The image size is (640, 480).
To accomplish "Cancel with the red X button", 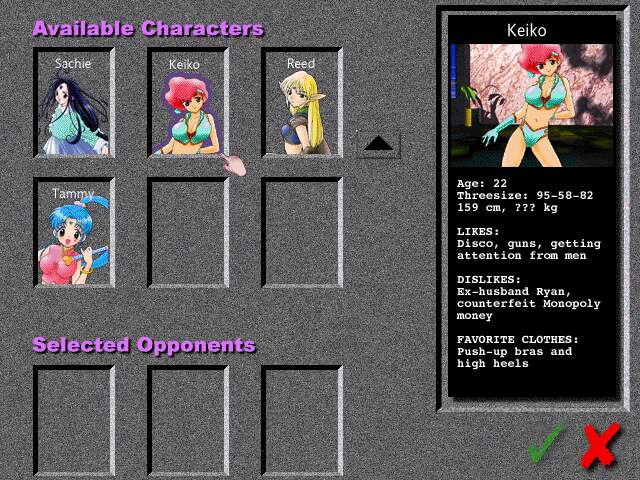I will 599,444.
